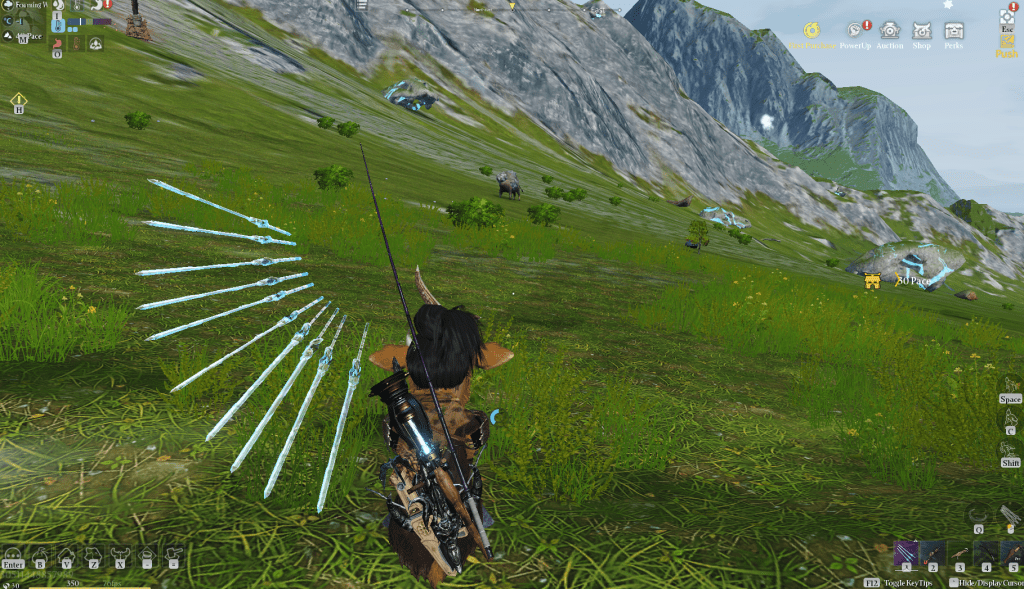This screenshot has width=1024, height=589.
Task: Click the gold chest marker at 30 Pace
Action: (872, 281)
